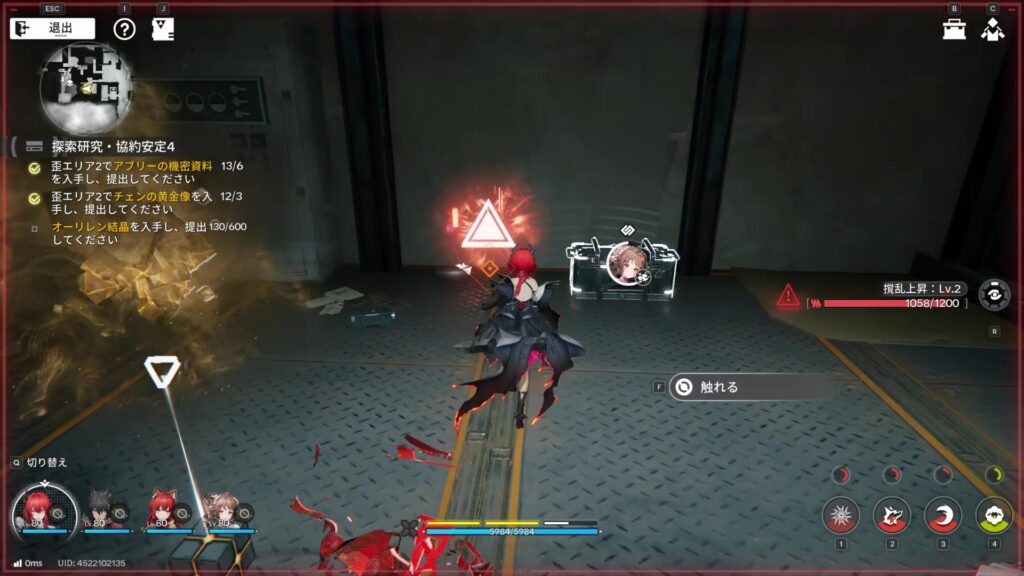Image resolution: width=1024 pixels, height=576 pixels.
Task: Open the circular minimap
Action: pos(85,88)
